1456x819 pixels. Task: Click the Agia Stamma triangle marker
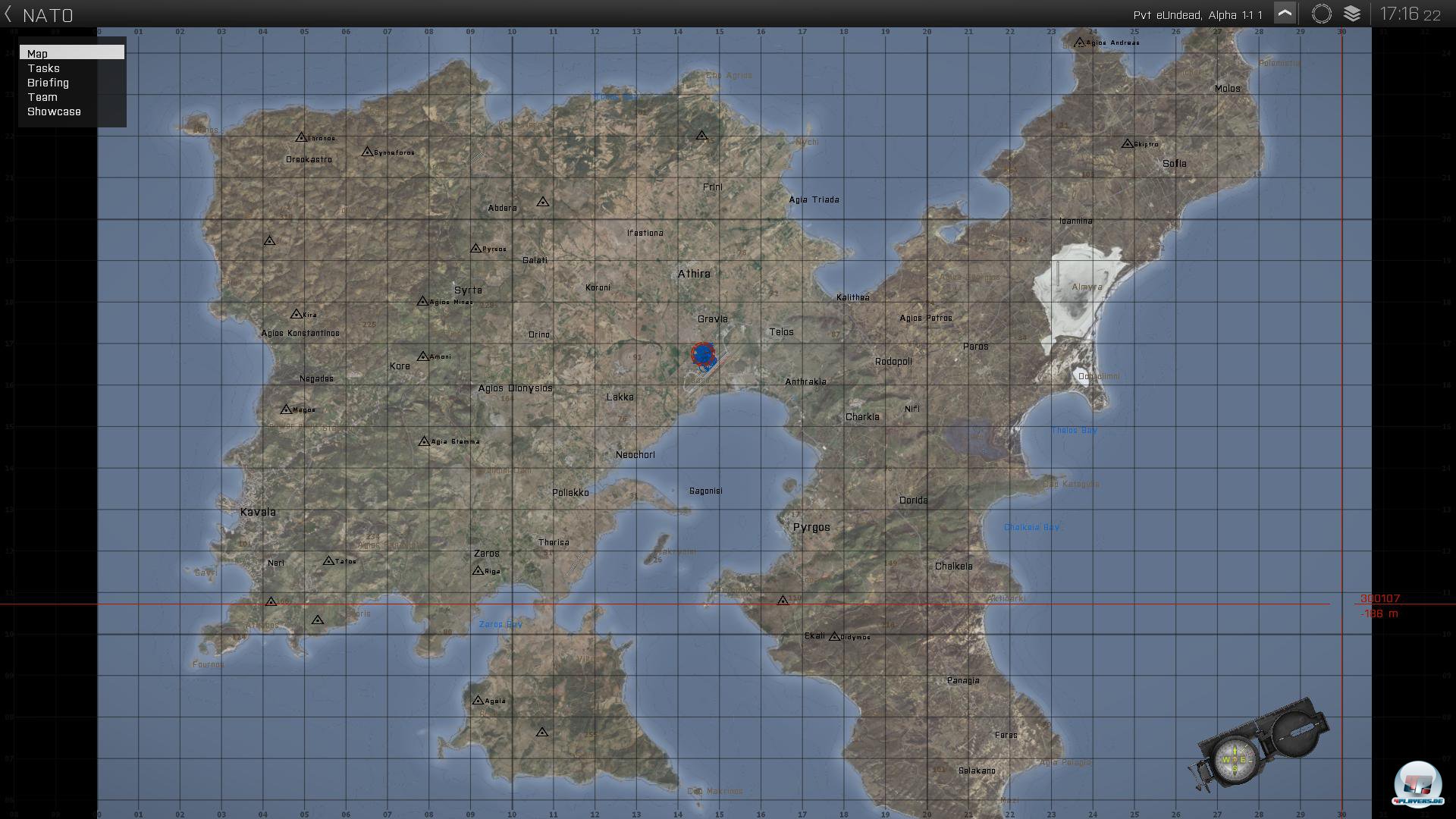[423, 440]
